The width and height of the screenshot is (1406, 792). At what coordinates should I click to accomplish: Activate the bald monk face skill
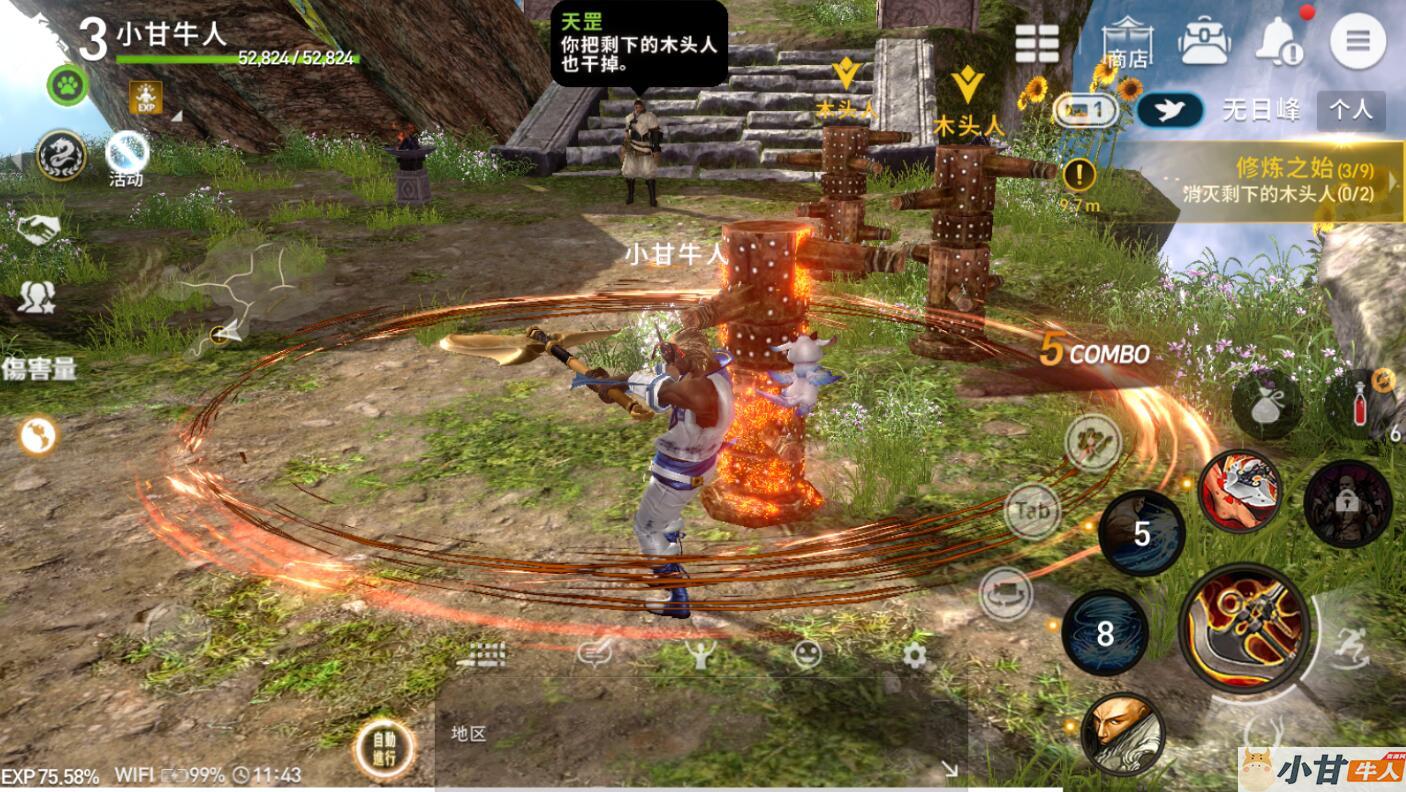click(x=1122, y=733)
